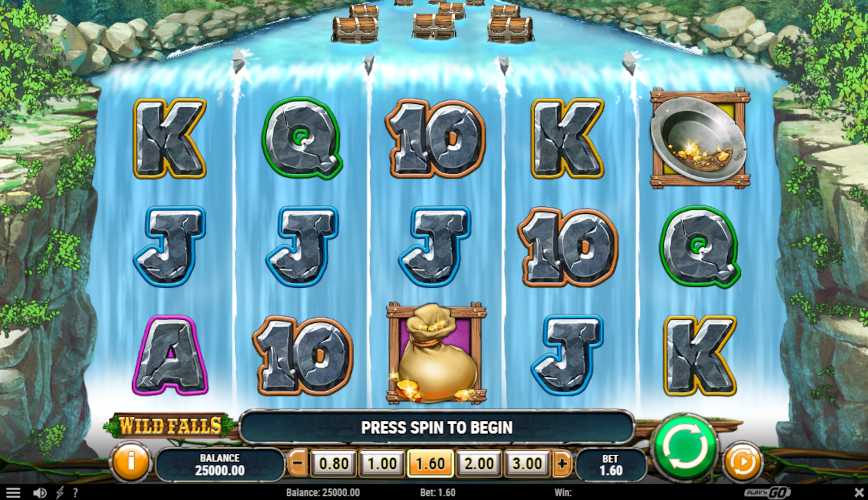Set the bet to 2.00

[x=479, y=464]
